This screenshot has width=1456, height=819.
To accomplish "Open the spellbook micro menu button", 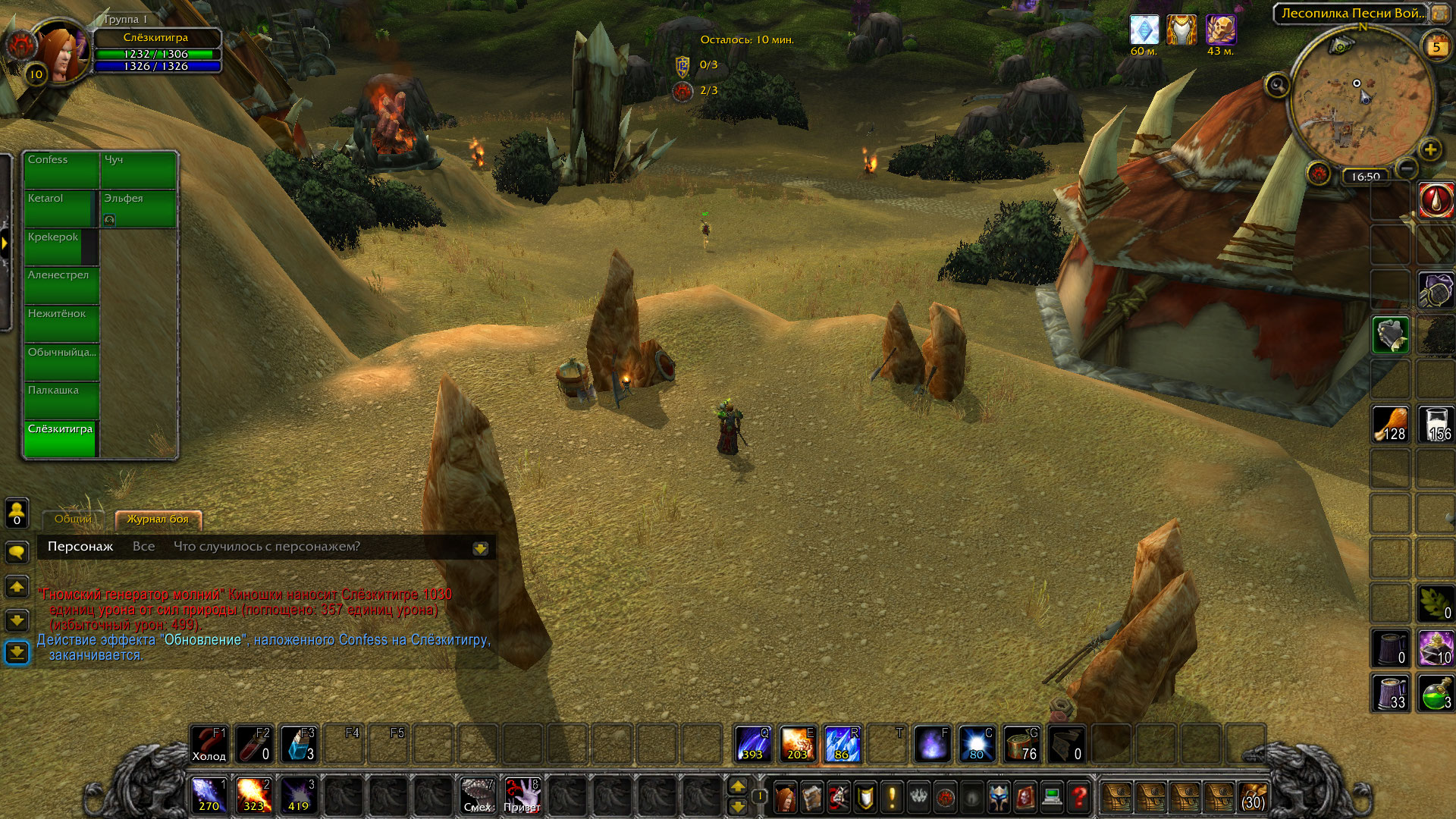I will click(x=812, y=798).
